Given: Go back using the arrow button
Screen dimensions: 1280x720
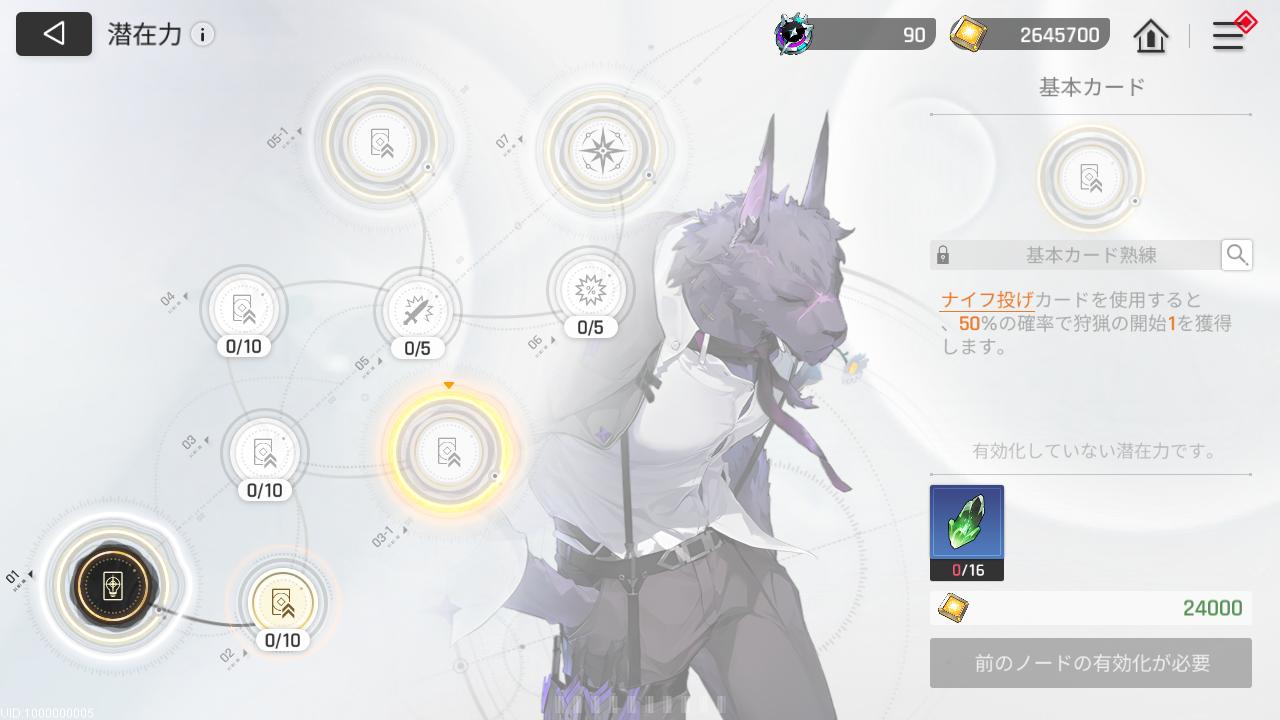Looking at the screenshot, I should click(x=54, y=34).
